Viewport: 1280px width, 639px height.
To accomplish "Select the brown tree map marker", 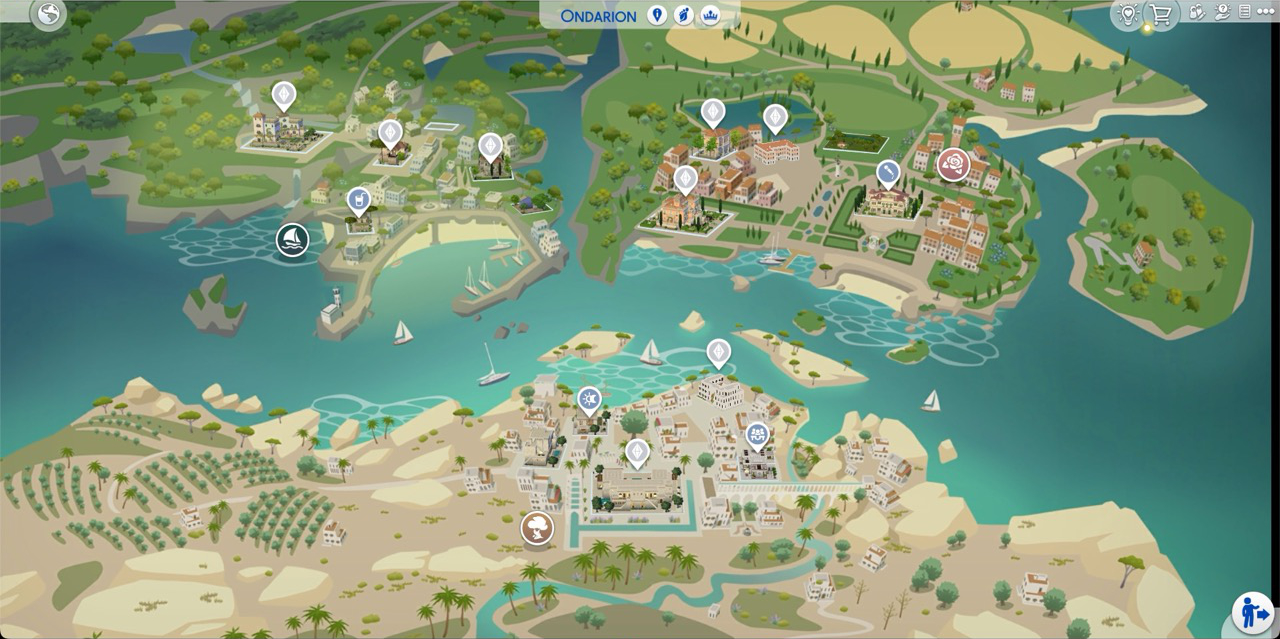I will pos(537,527).
